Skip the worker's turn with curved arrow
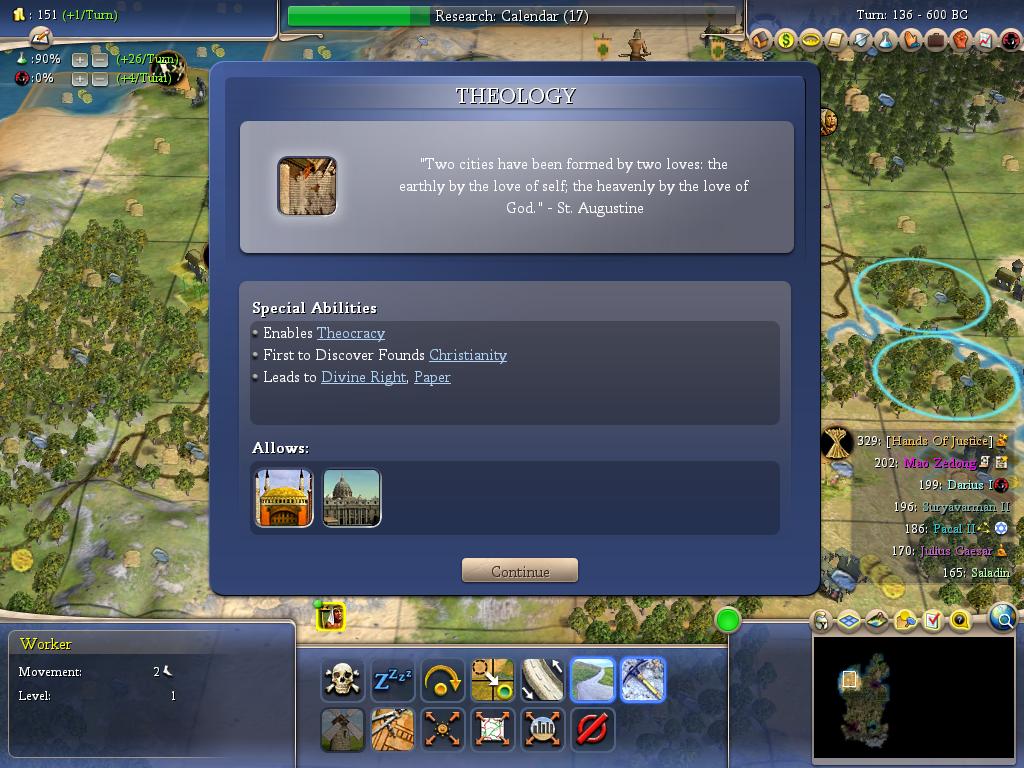The image size is (1024, 768). click(442, 680)
